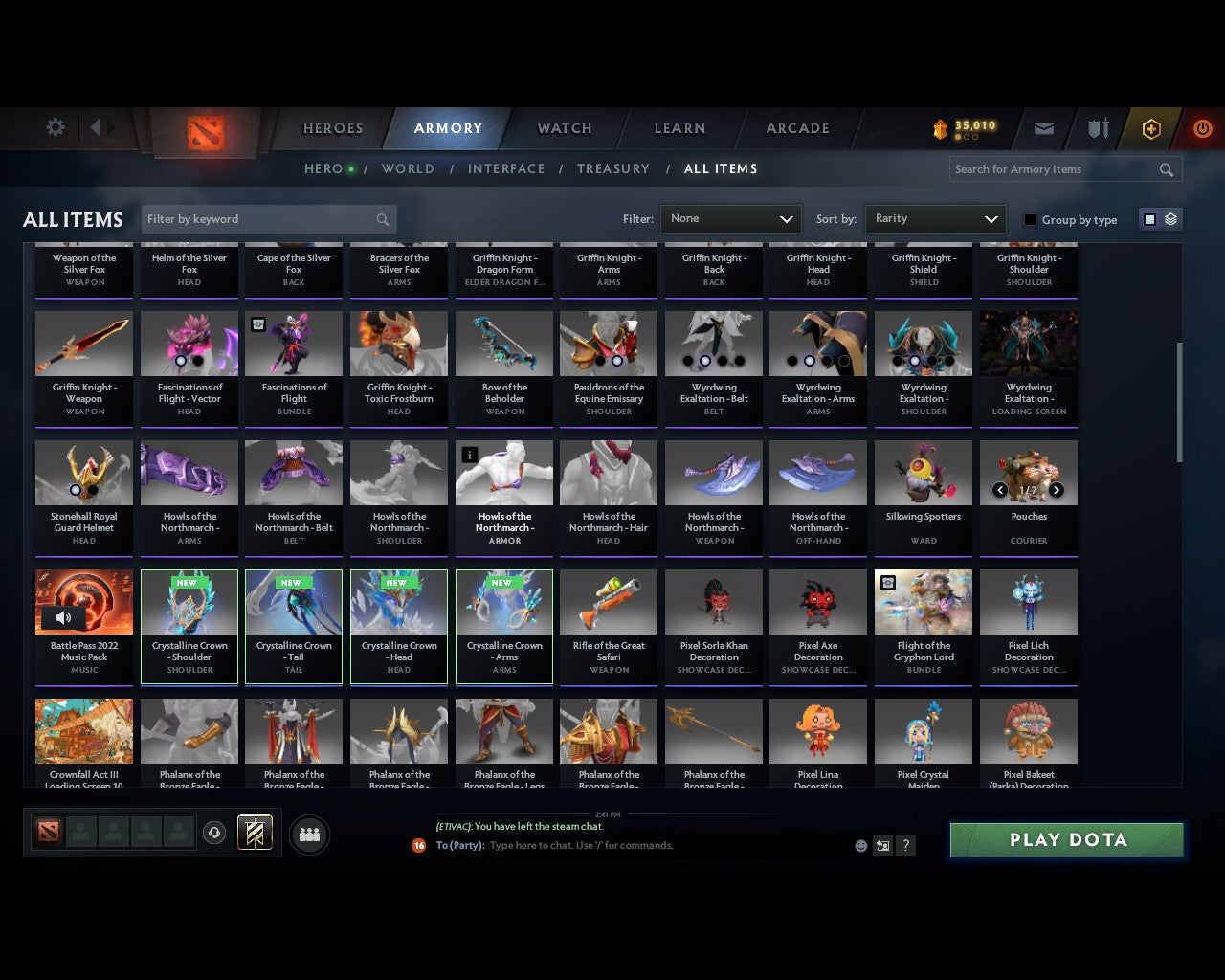Viewport: 1225px width, 980px height.
Task: Enable the Group by type checkbox
Action: pos(1030,219)
